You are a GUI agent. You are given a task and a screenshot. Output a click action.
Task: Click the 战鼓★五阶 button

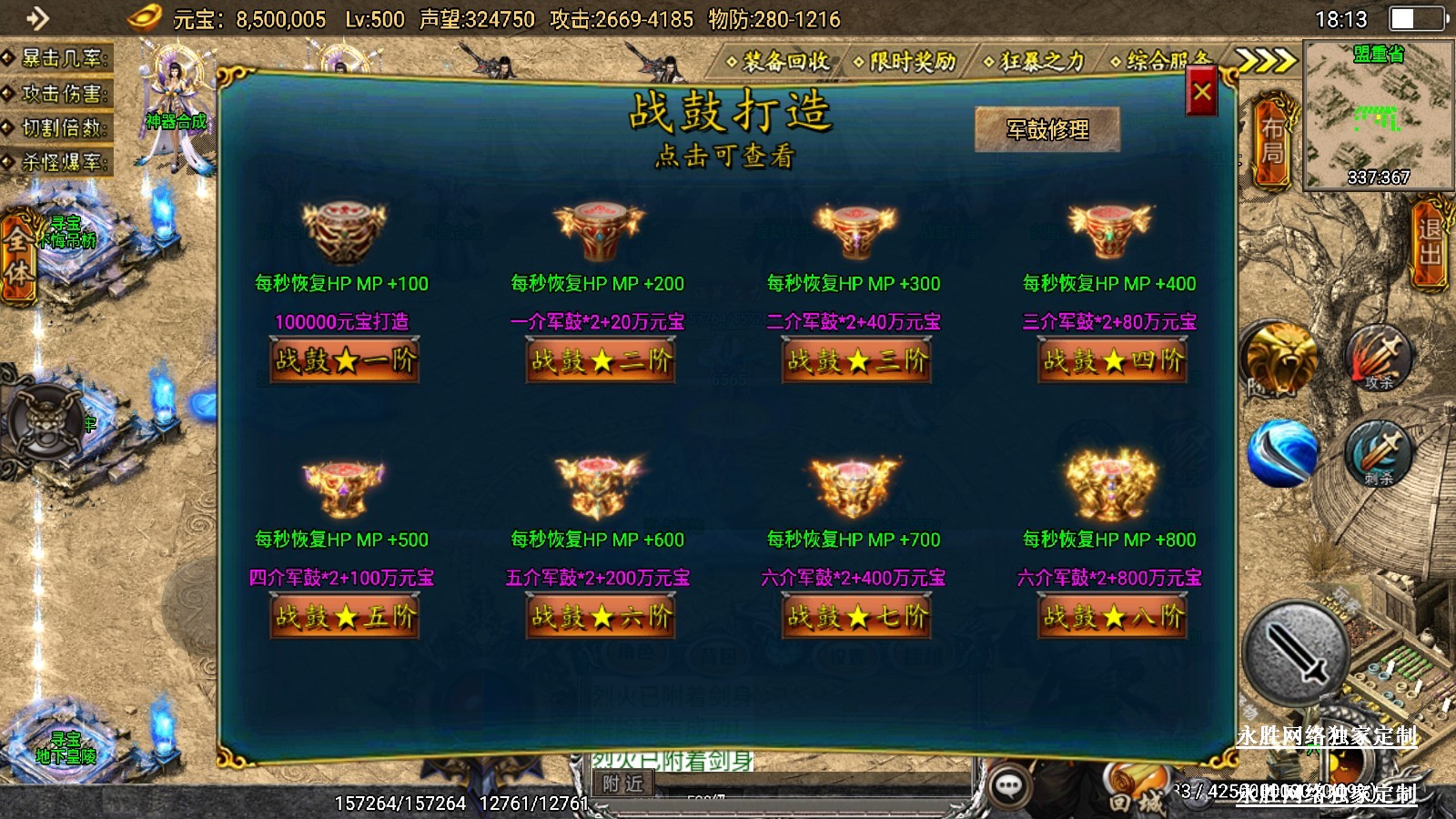pyautogui.click(x=344, y=617)
